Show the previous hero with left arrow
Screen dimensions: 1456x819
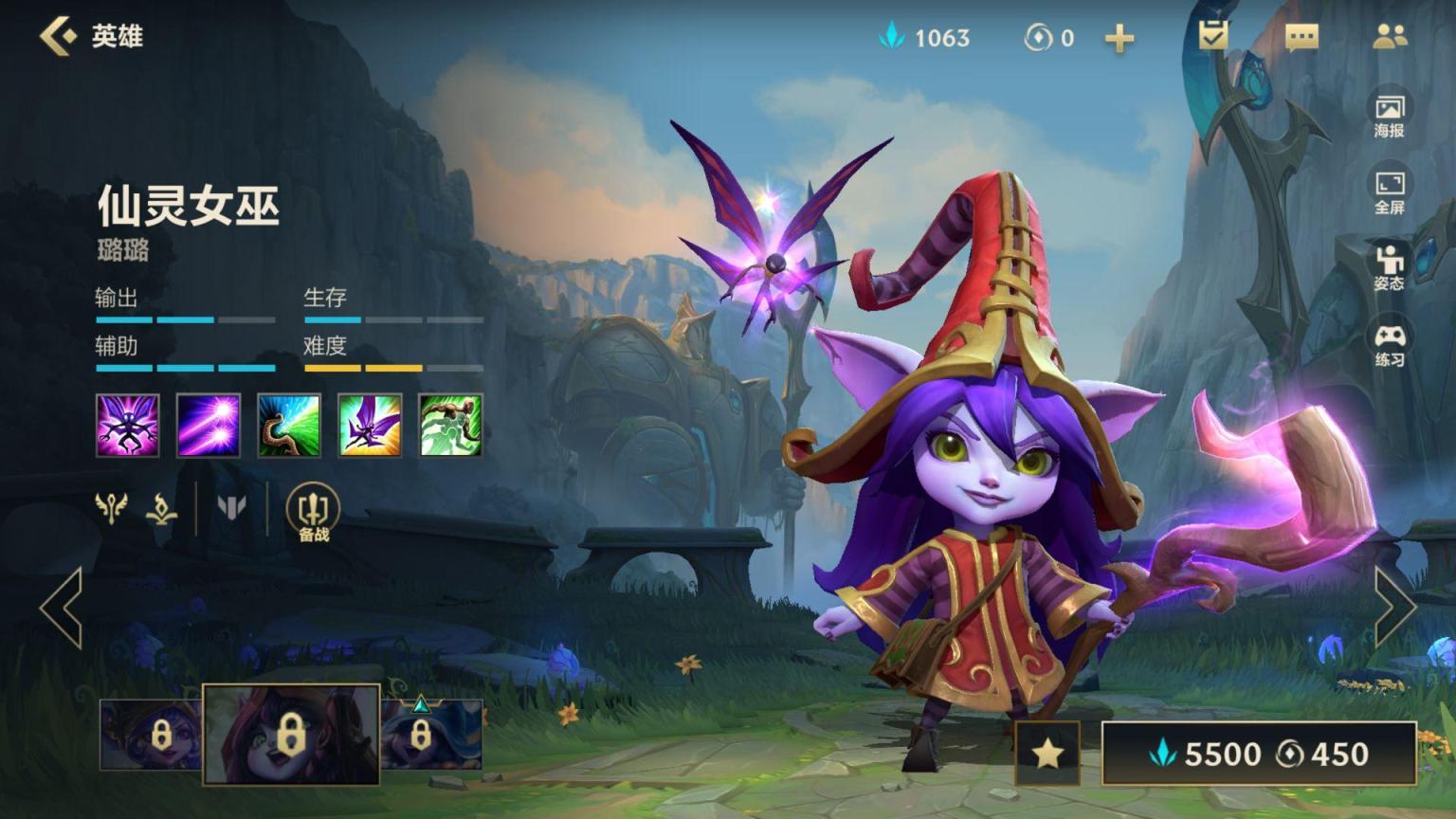click(62, 607)
